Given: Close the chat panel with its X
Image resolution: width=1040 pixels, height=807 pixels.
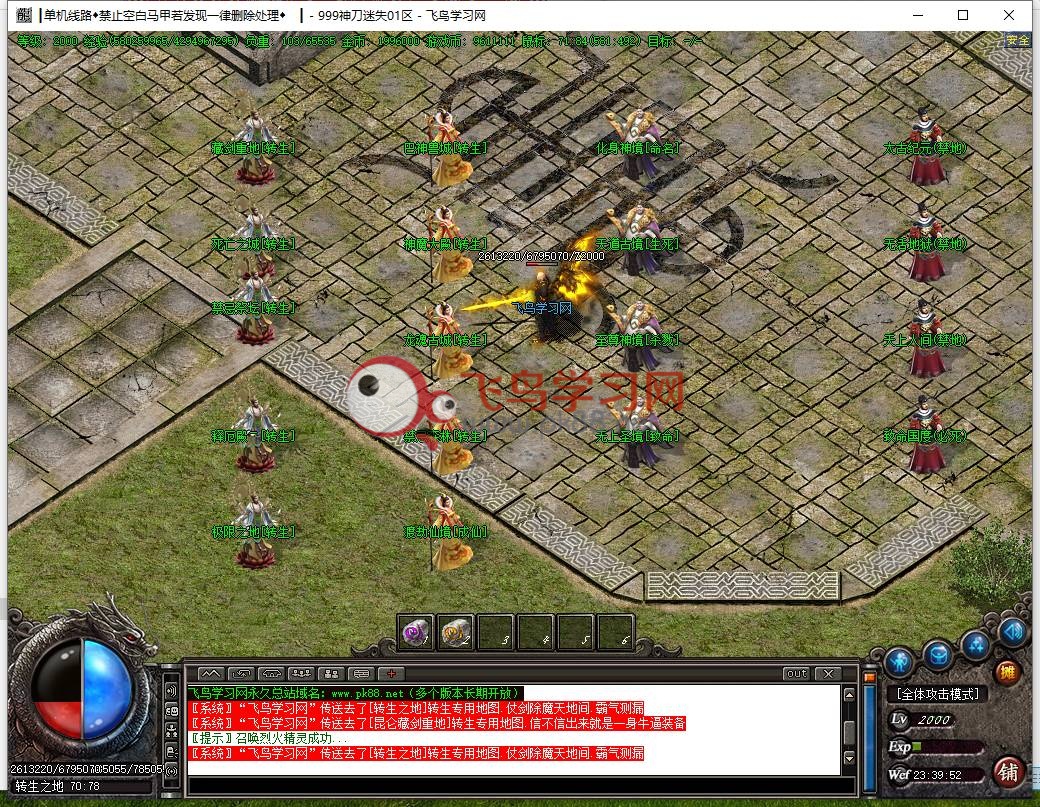Looking at the screenshot, I should pyautogui.click(x=827, y=673).
